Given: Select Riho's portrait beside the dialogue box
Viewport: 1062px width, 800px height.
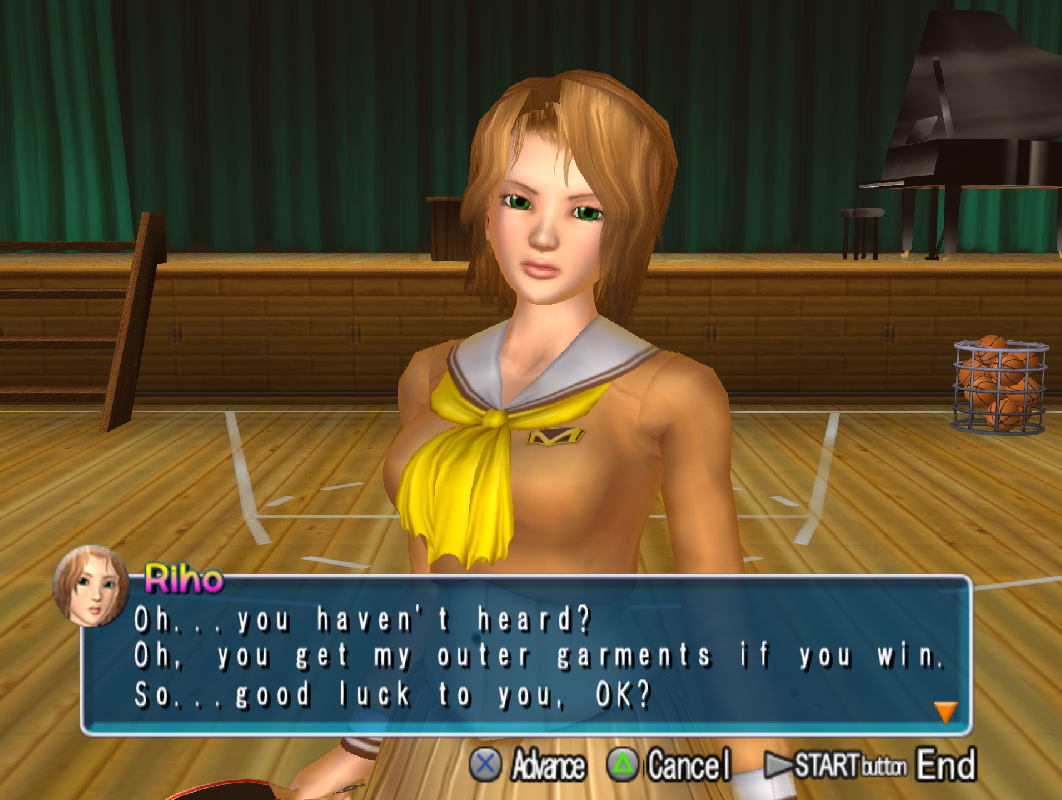Looking at the screenshot, I should pos(90,586).
